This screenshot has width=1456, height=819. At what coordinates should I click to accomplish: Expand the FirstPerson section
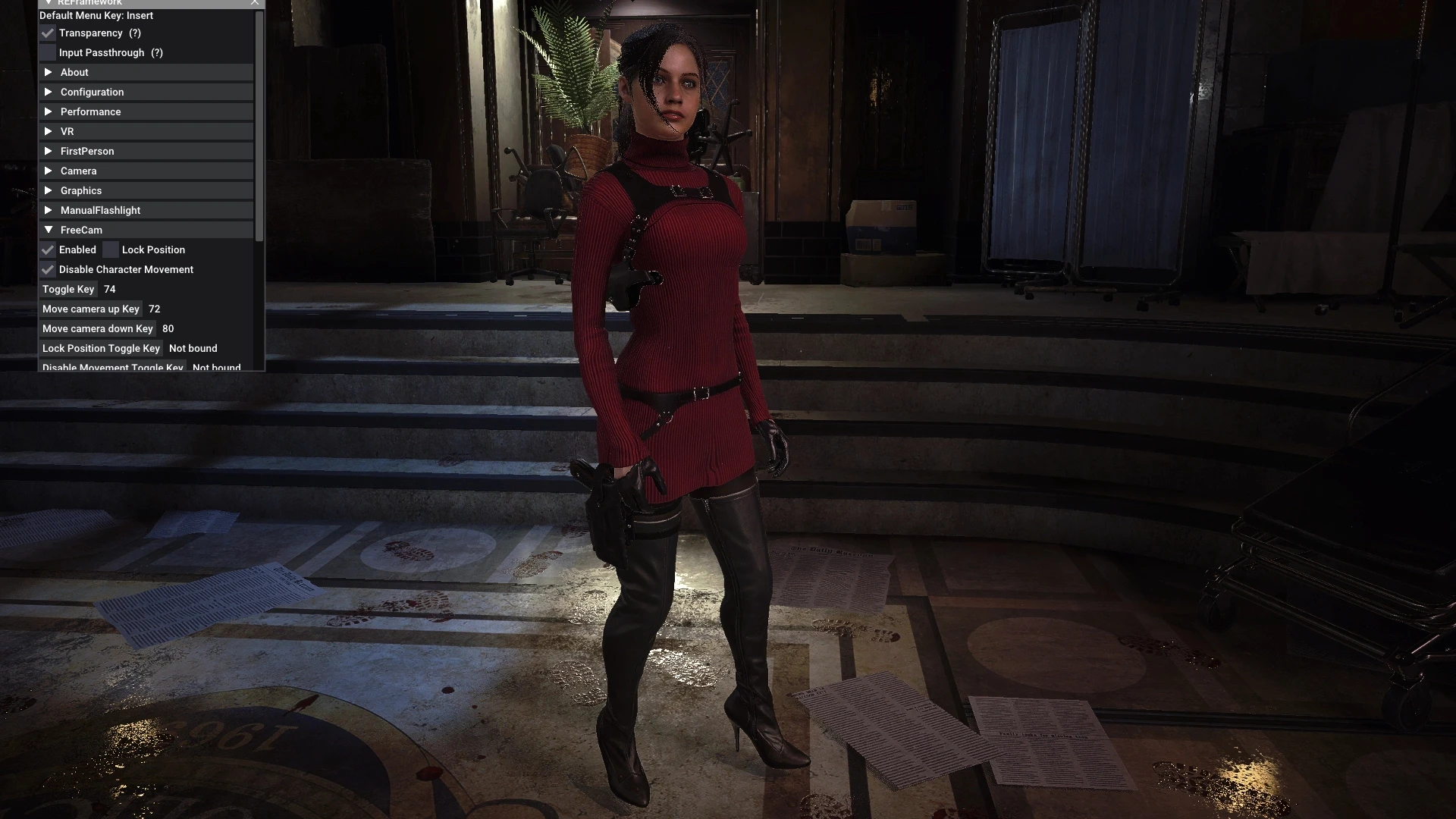pyautogui.click(x=87, y=151)
